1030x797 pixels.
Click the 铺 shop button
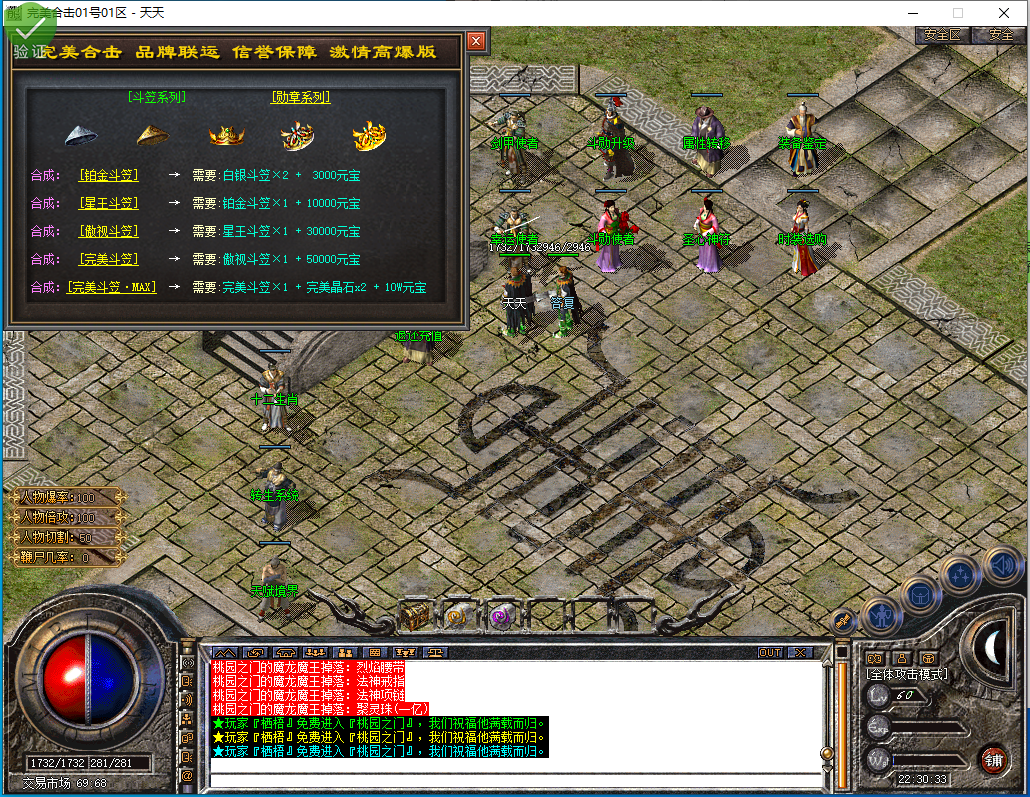pyautogui.click(x=992, y=758)
